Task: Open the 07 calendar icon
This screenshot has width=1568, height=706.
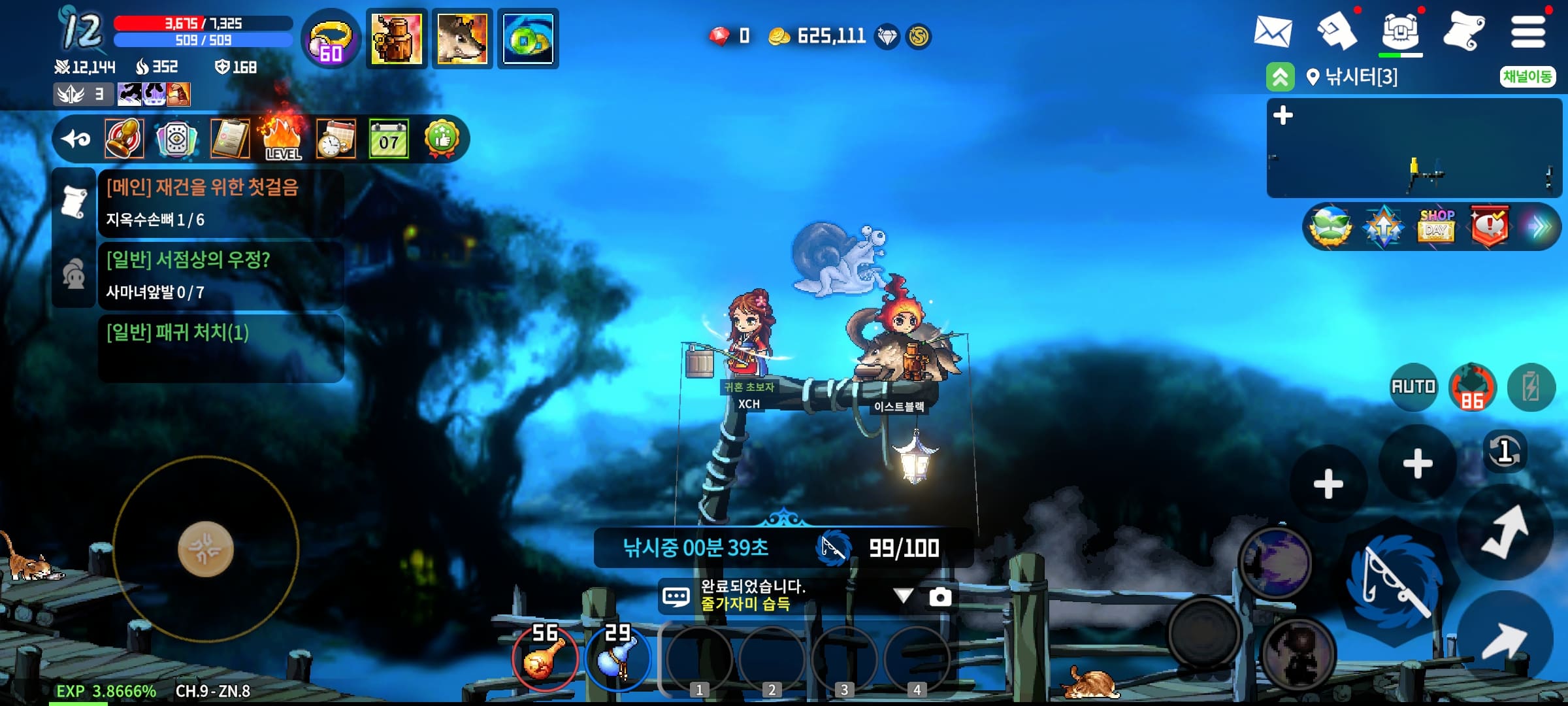Action: [389, 139]
